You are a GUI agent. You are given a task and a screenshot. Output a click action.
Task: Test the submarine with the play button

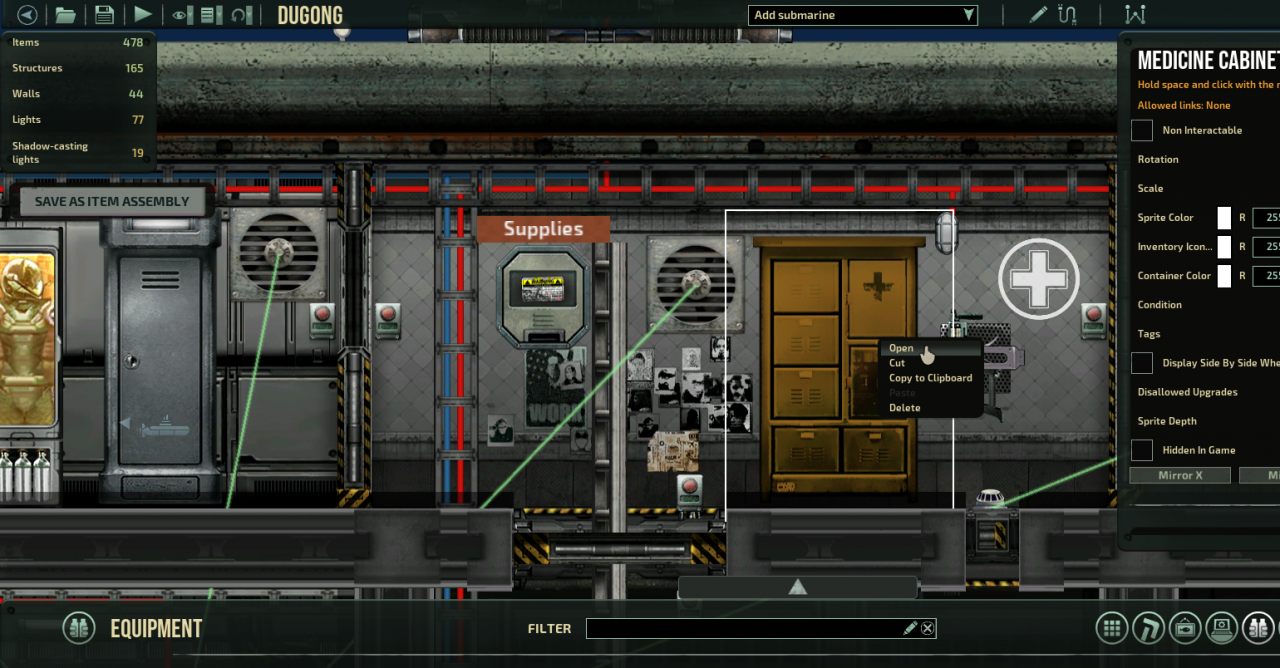coord(143,15)
